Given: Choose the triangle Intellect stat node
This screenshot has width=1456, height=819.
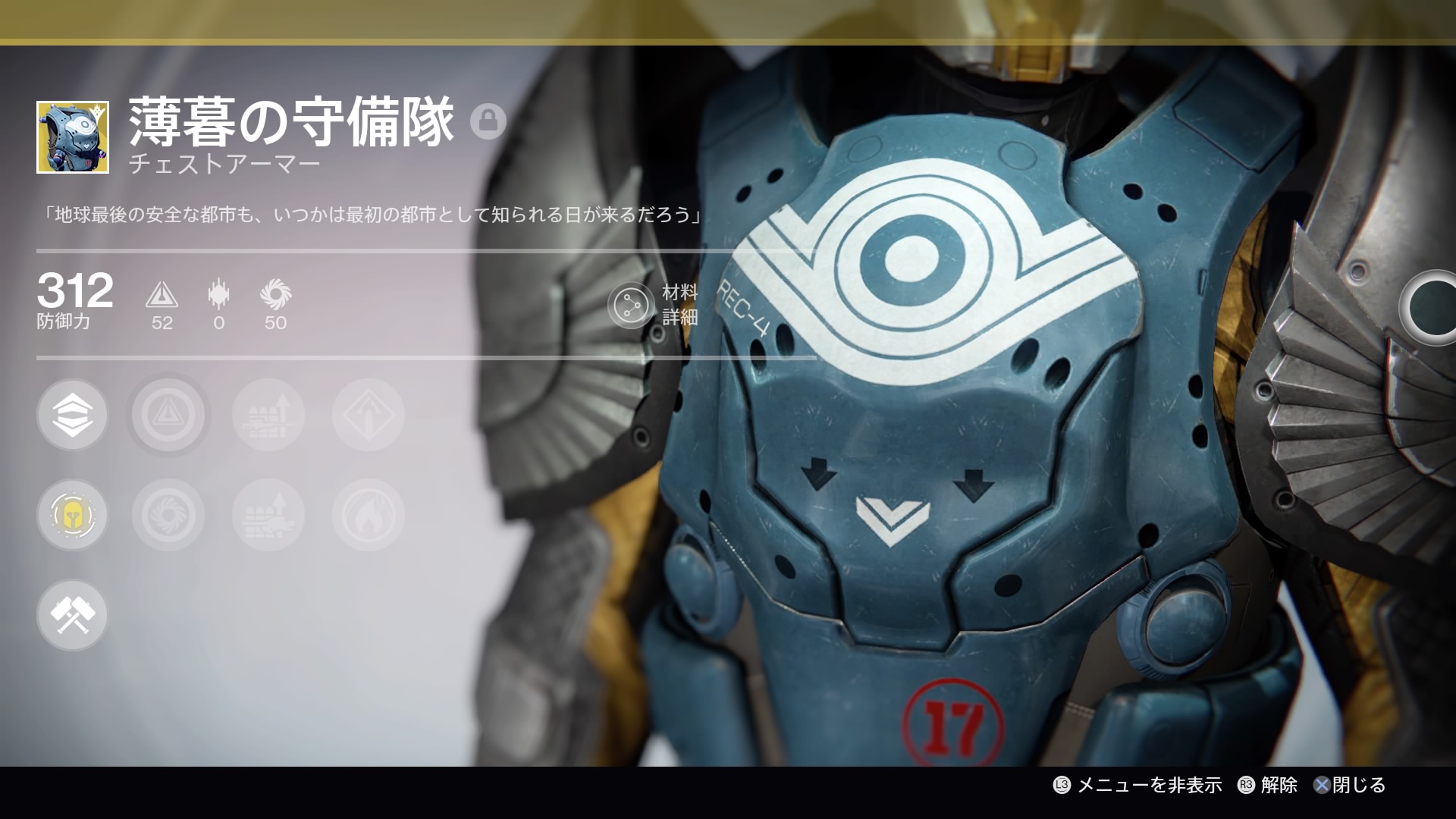Looking at the screenshot, I should pyautogui.click(x=168, y=416).
